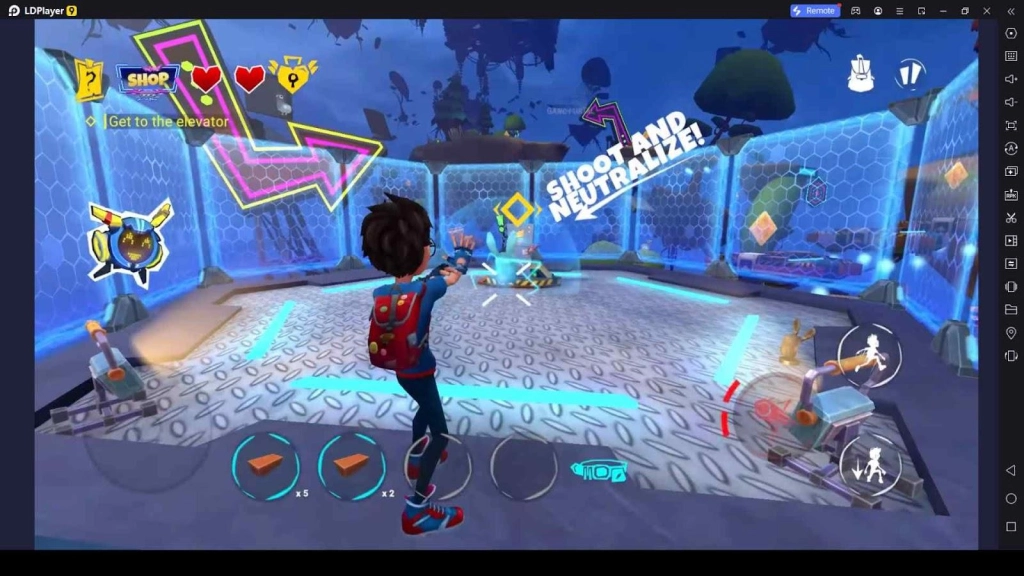Viewport: 1024px width, 576px height.
Task: Tap the robot companion face icon
Action: [129, 243]
